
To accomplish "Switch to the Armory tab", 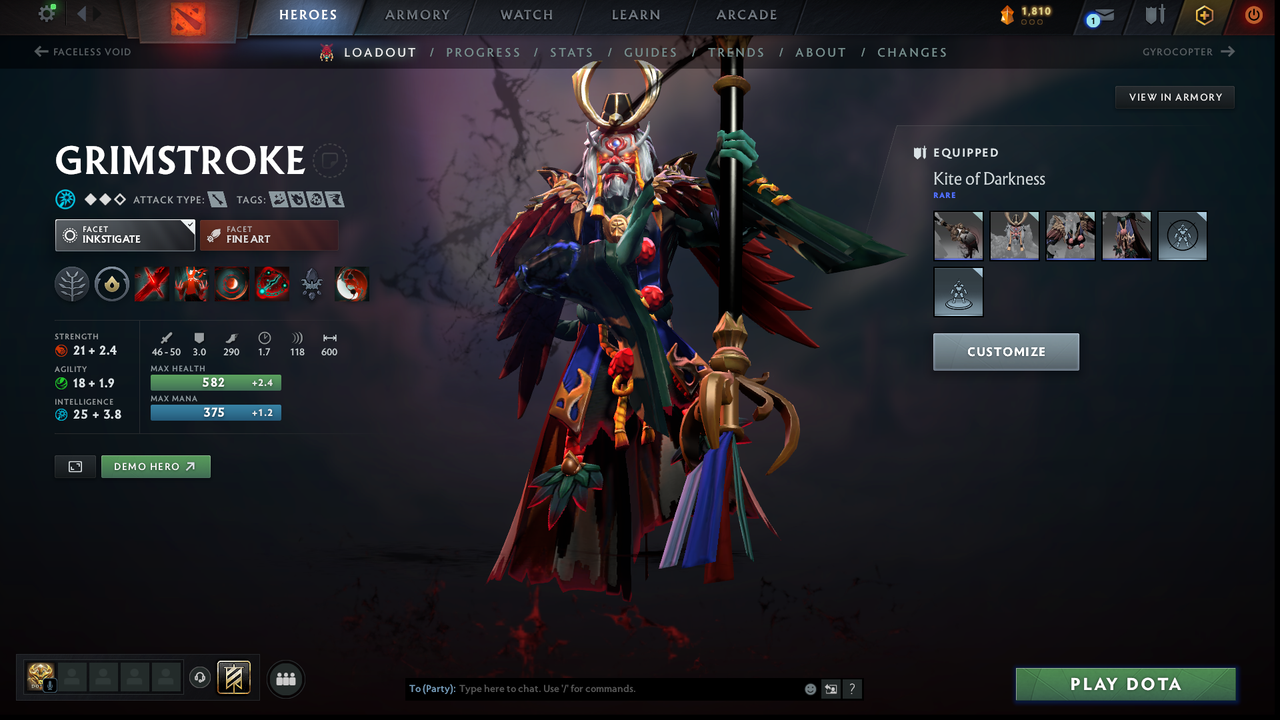I will [x=417, y=15].
